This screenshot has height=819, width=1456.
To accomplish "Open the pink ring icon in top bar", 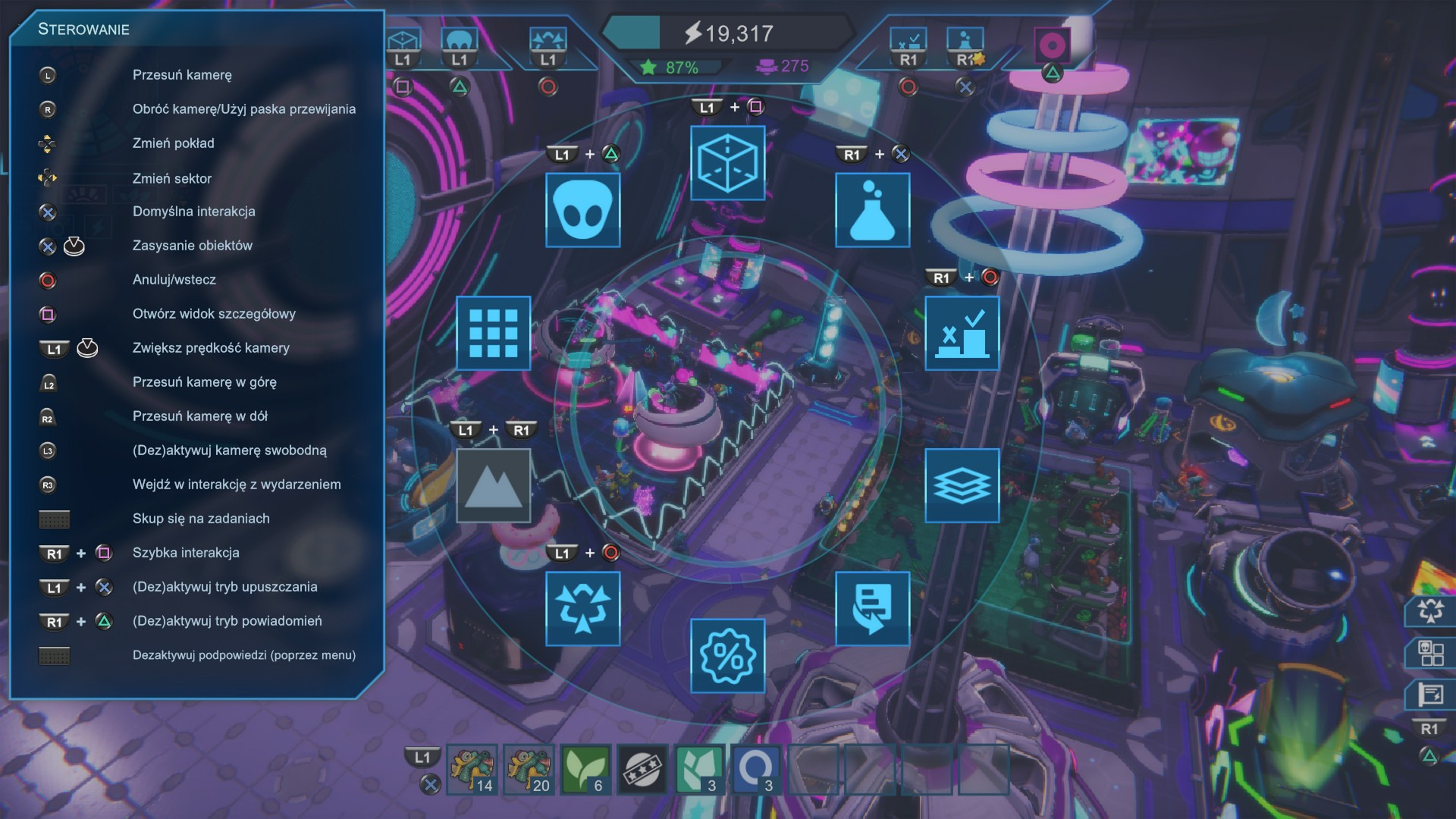I will pos(1052,46).
